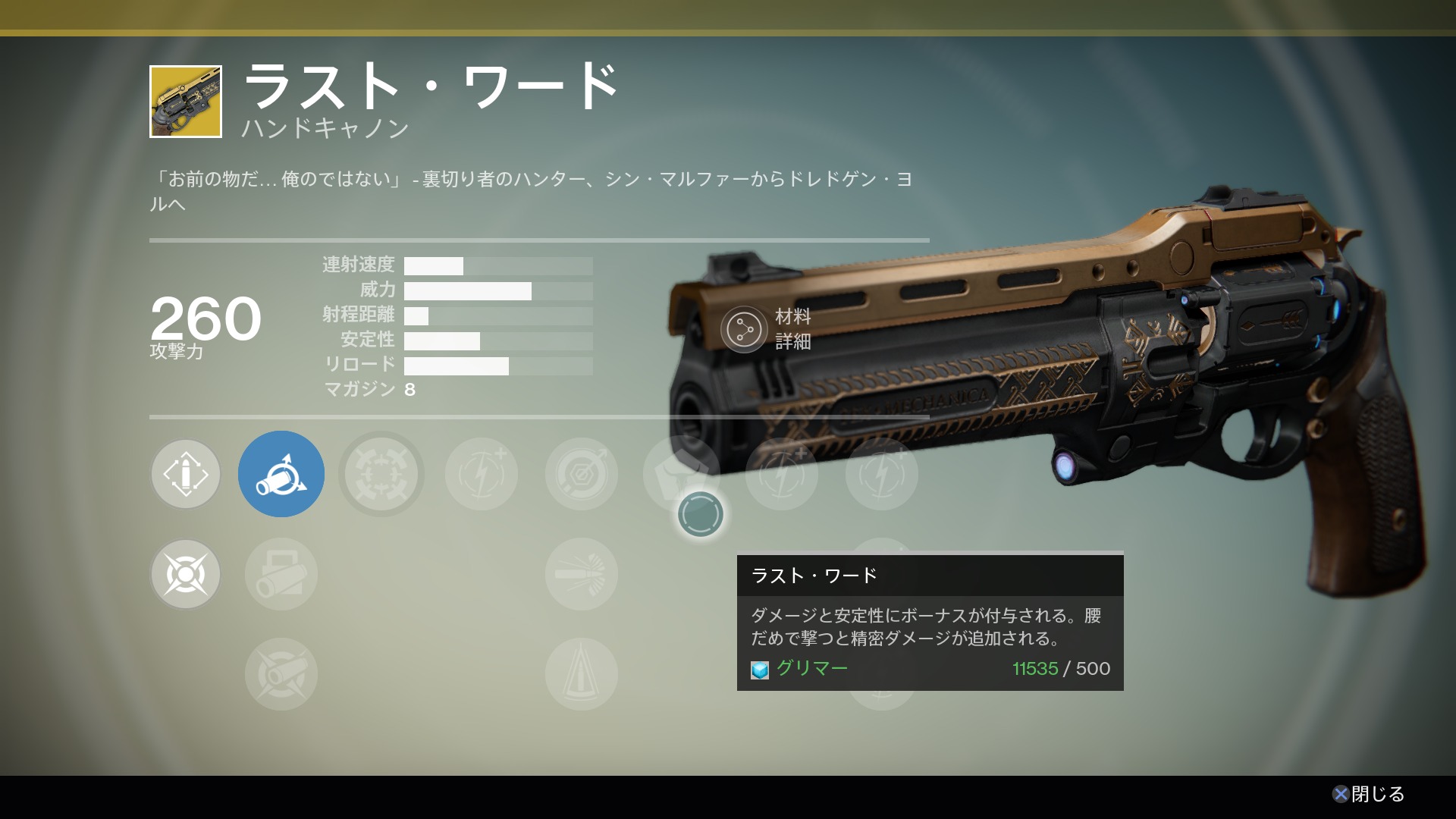The height and width of the screenshot is (819, 1456).
Task: Pick the barrel with crossed star perk node
Action: click(x=281, y=675)
